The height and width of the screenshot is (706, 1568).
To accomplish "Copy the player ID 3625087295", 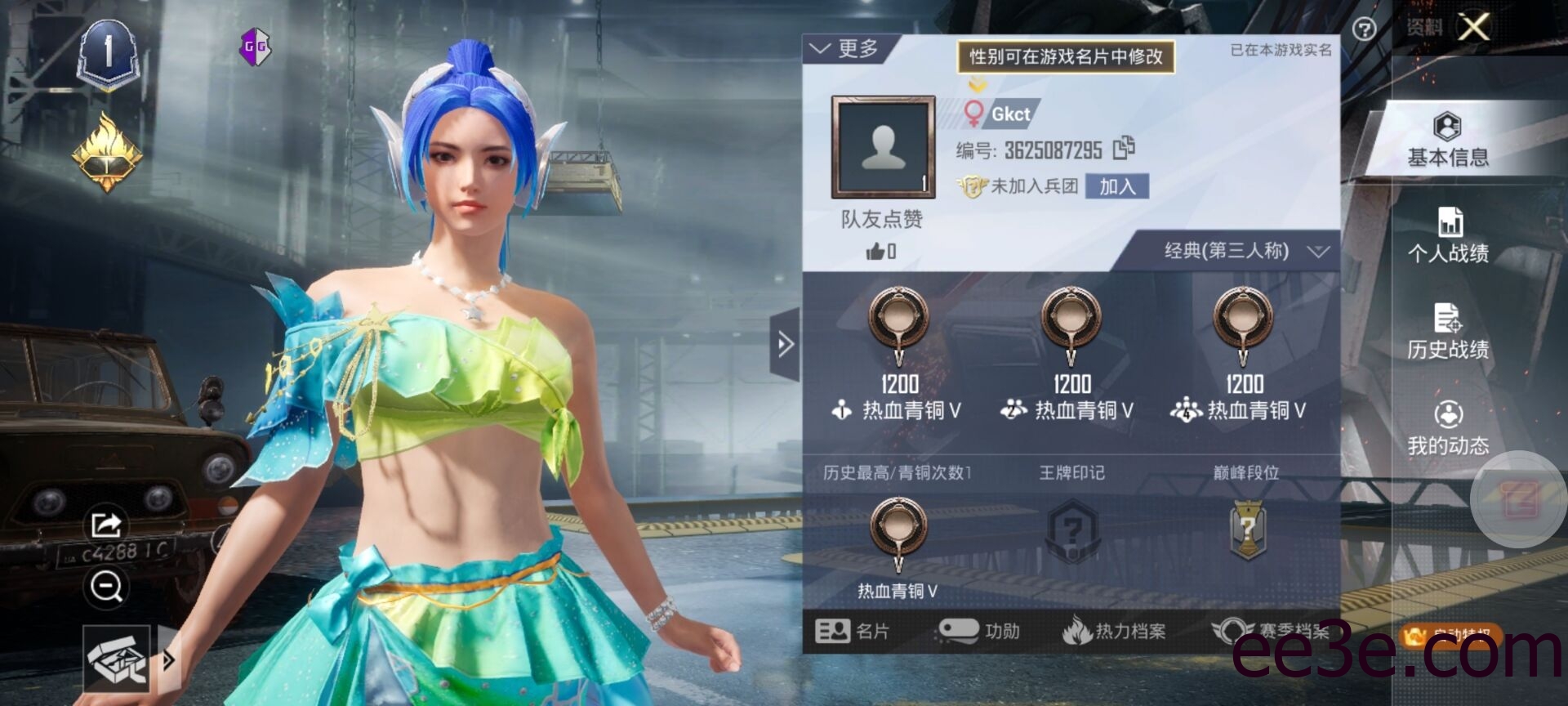I will (1125, 149).
